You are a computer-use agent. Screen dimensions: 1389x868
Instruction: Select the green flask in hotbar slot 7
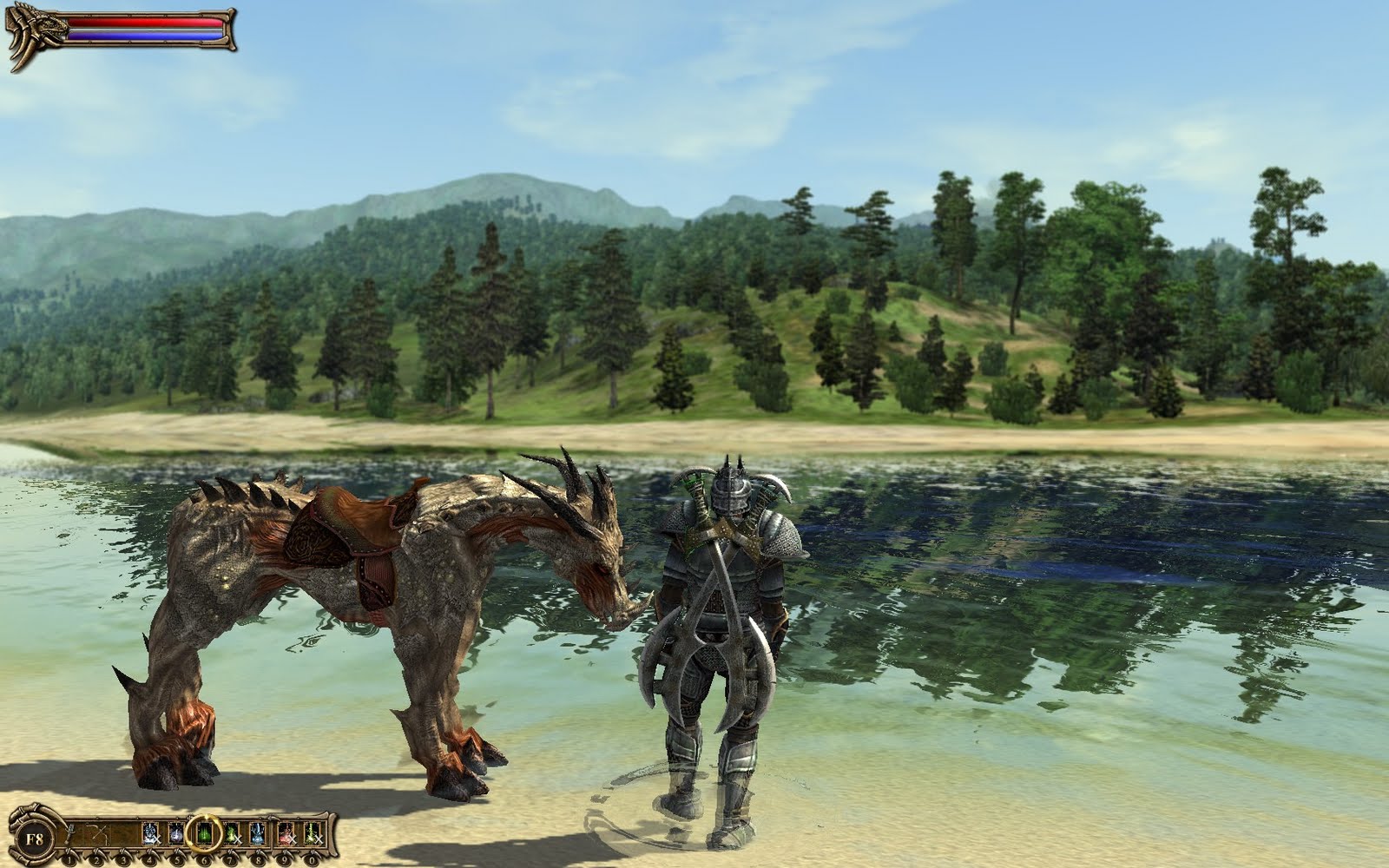pyautogui.click(x=229, y=833)
